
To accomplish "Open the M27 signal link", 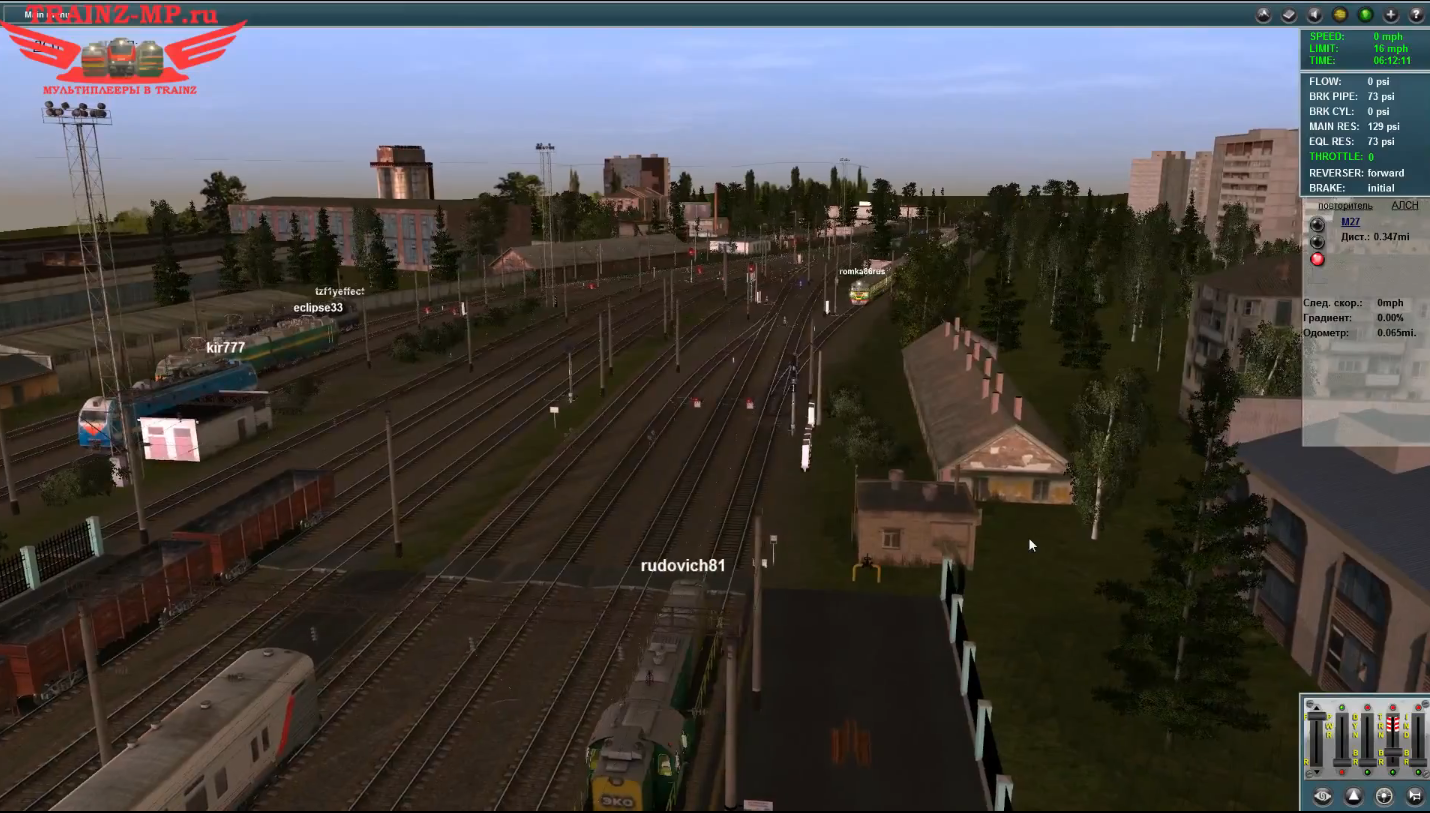I will tap(1350, 222).
